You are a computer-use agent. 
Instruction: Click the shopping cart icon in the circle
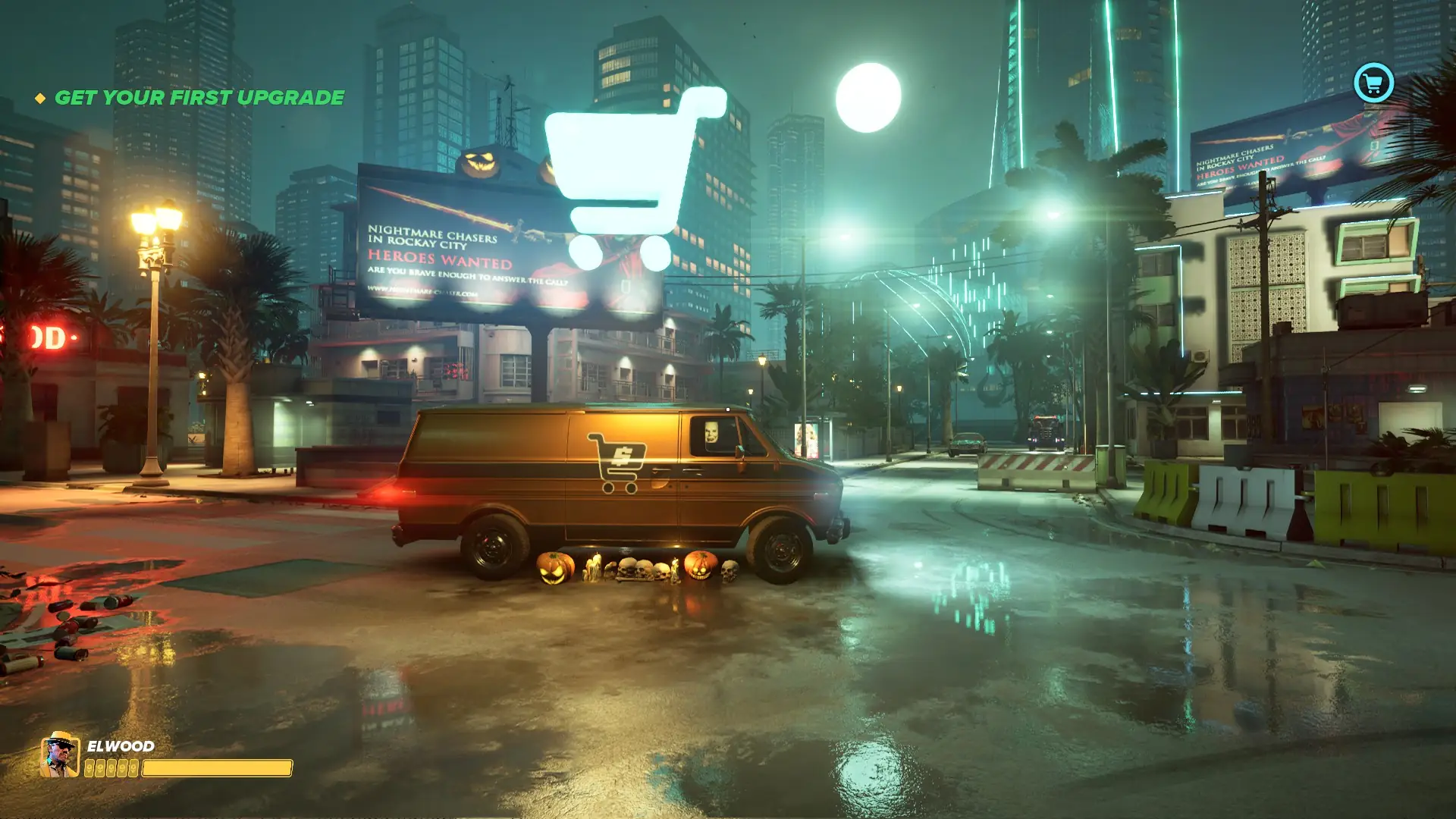(1373, 83)
